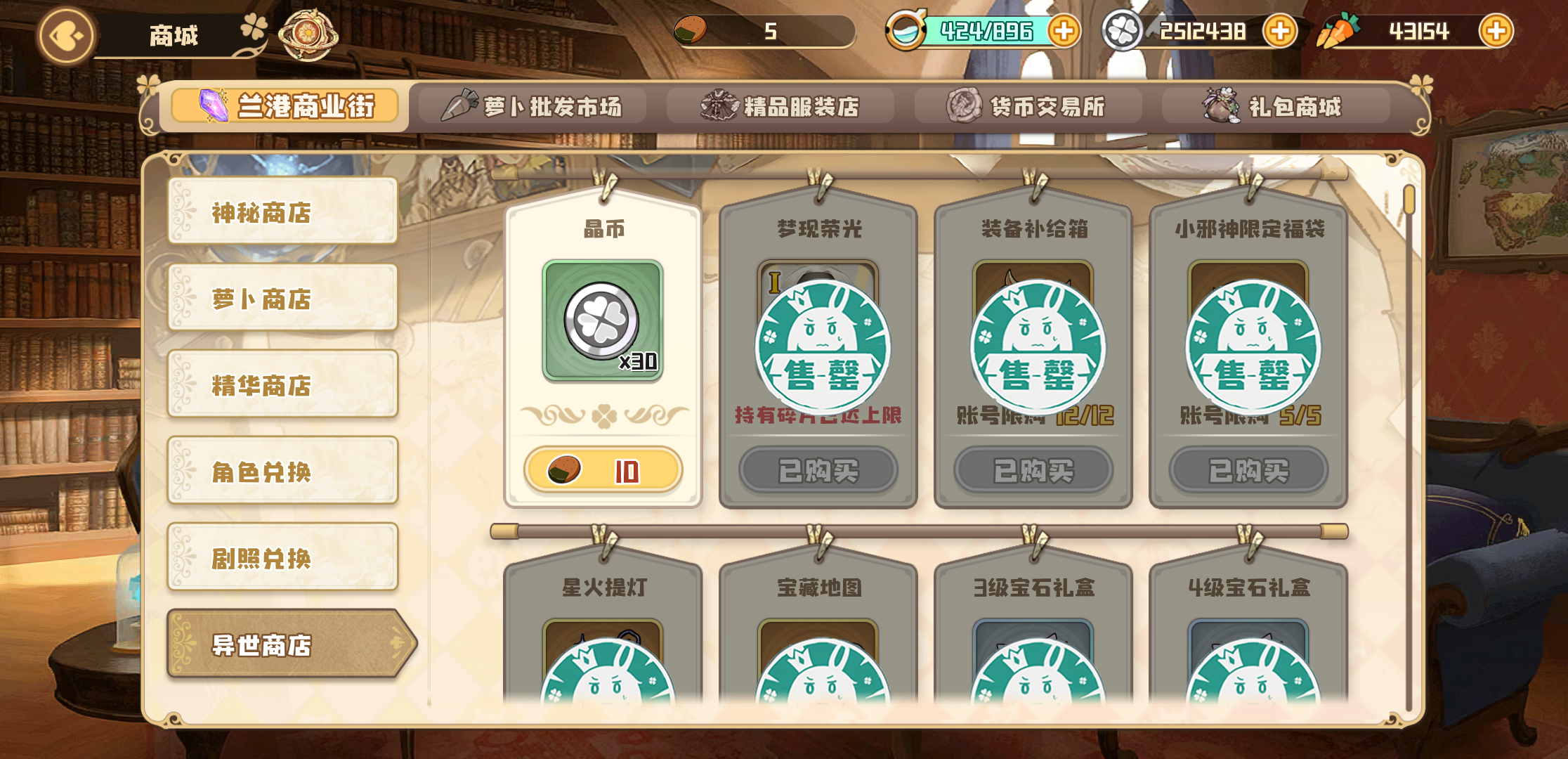Click the 10 bread purchase button for 晶币
Image resolution: width=1568 pixels, height=759 pixels.
pos(603,469)
